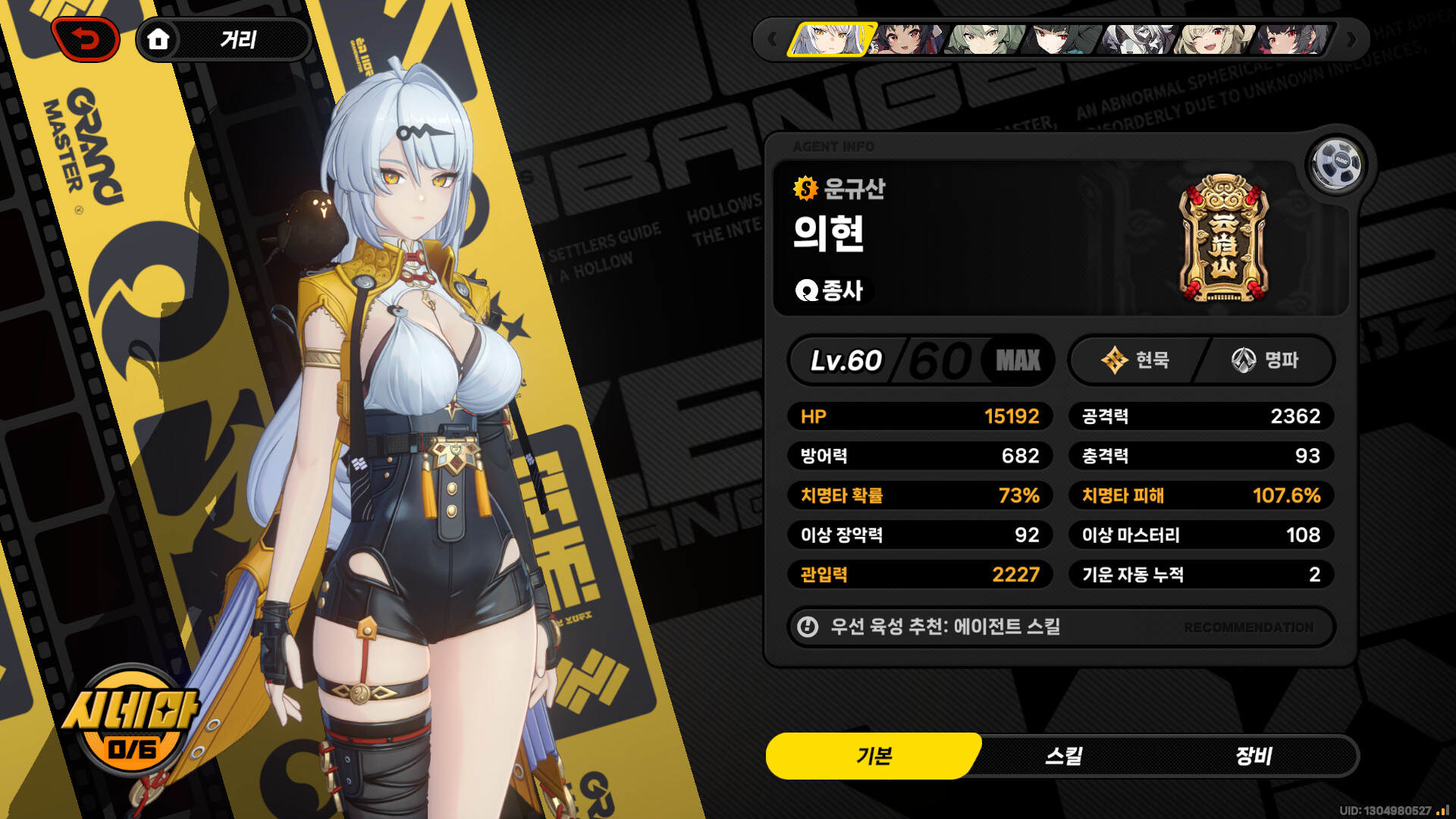Image resolution: width=1456 pixels, height=819 pixels.
Task: Choose the green-haired agent portrait
Action: [x=985, y=39]
